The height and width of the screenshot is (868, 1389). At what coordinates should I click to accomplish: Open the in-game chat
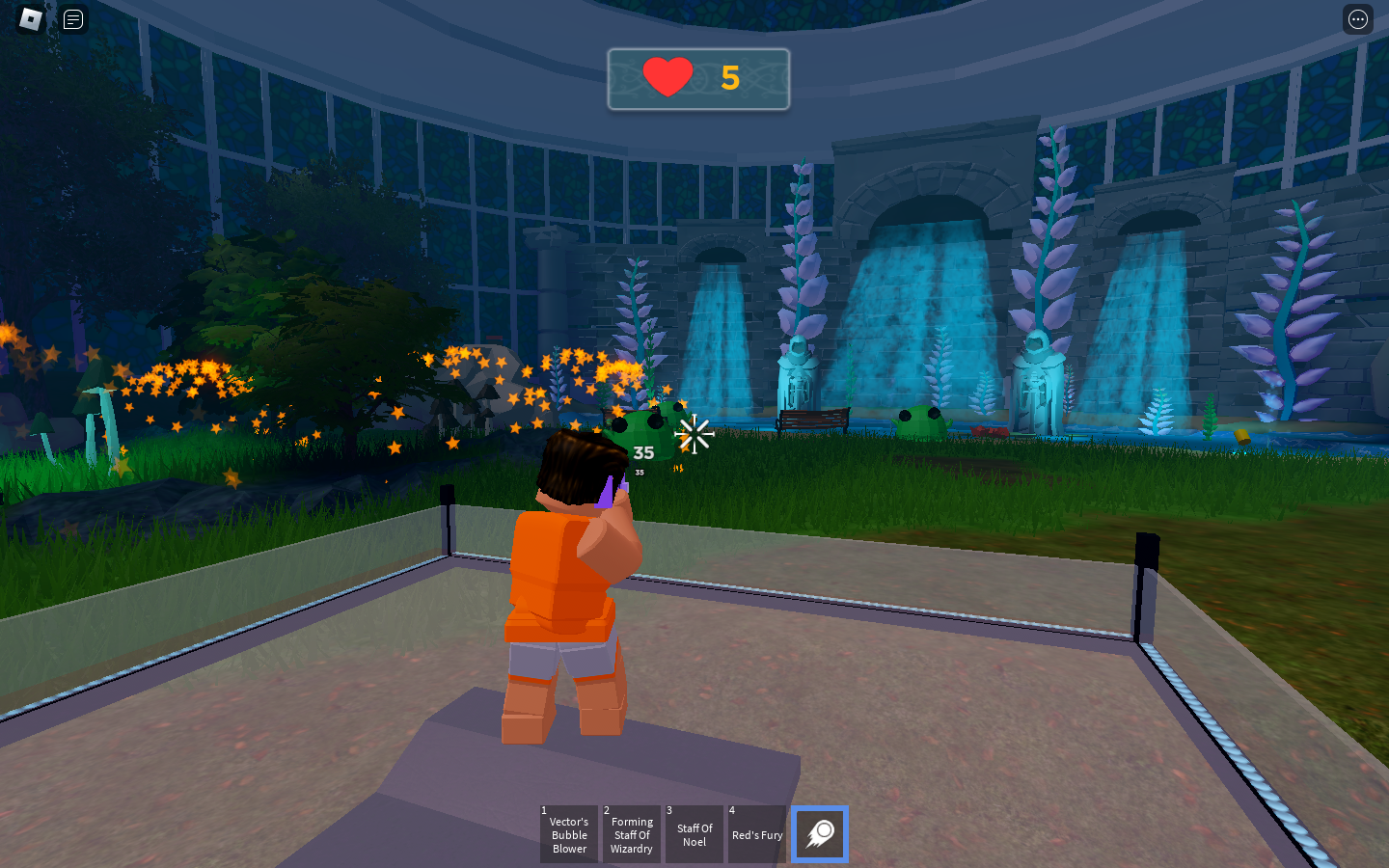72,19
